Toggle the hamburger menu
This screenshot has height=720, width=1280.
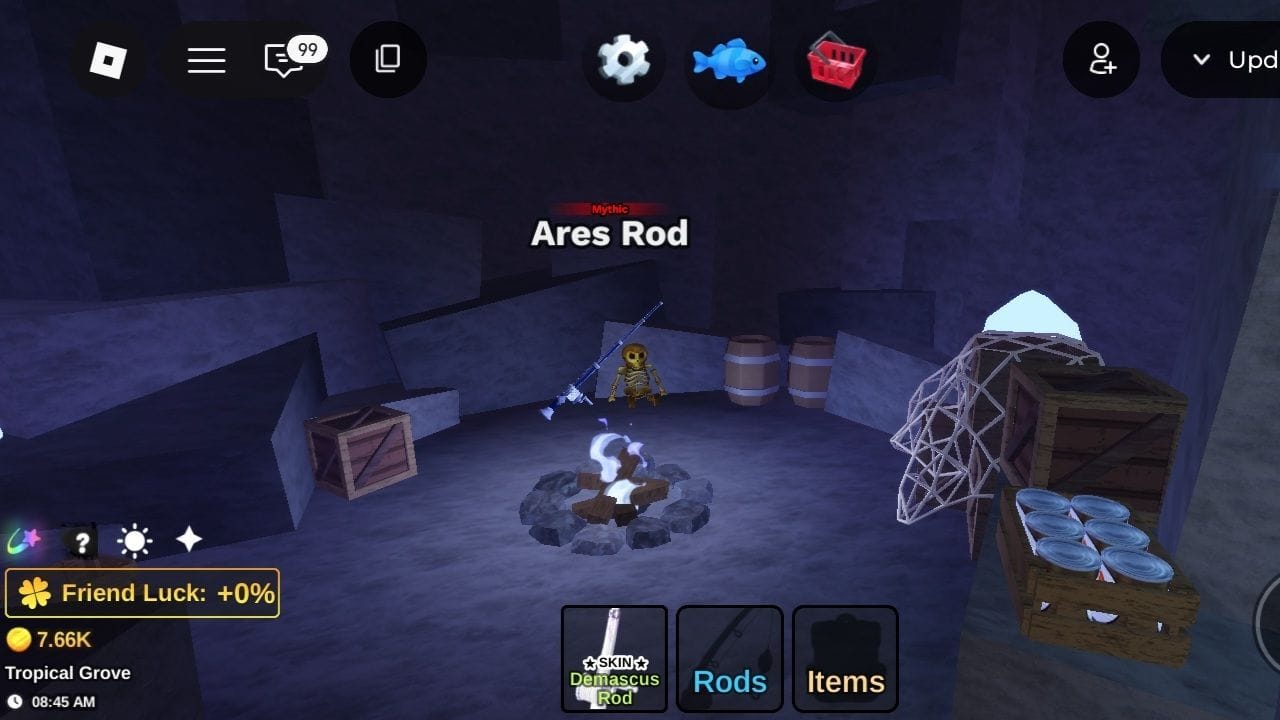207,60
